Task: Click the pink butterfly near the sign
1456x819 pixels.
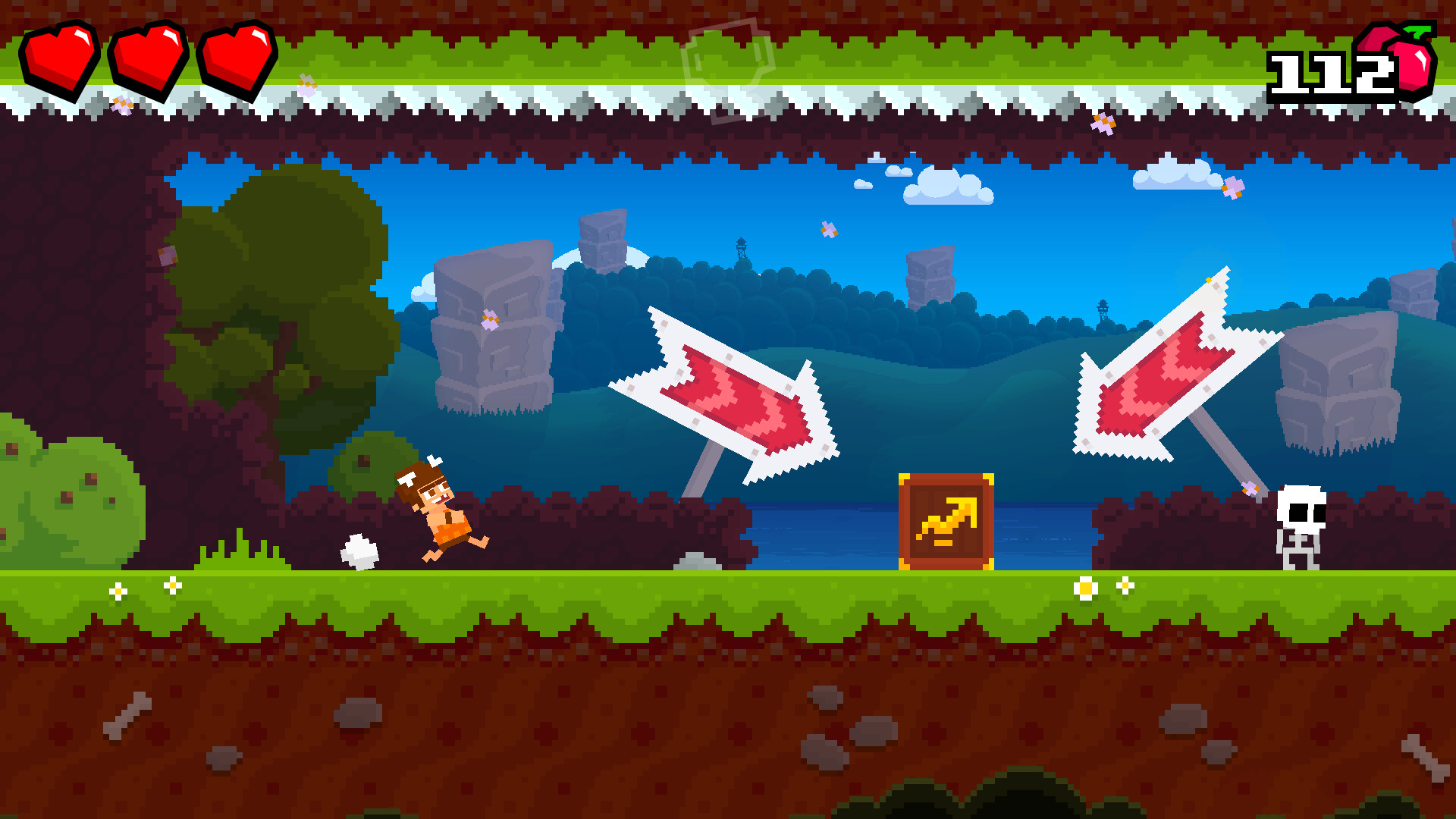Action: (x=1252, y=490)
